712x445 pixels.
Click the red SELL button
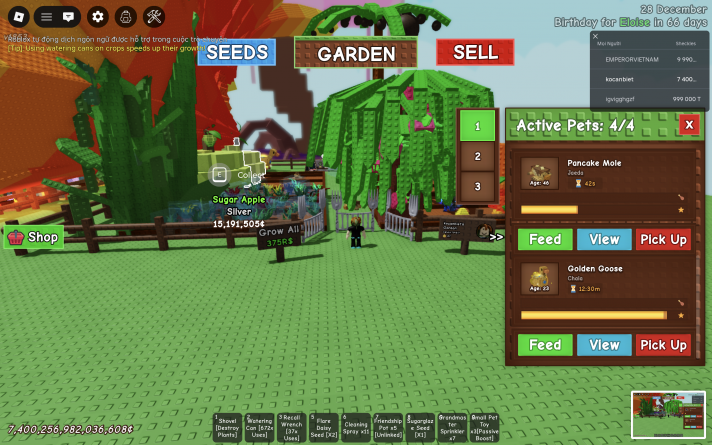click(x=475, y=52)
